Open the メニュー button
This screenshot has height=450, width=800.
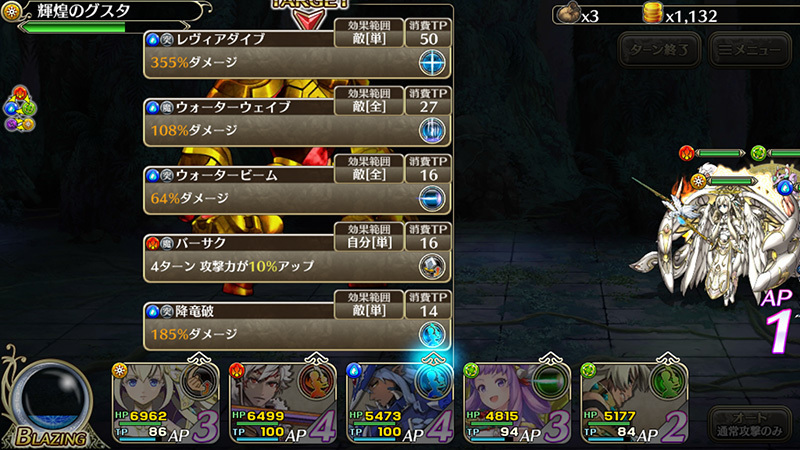coord(744,48)
